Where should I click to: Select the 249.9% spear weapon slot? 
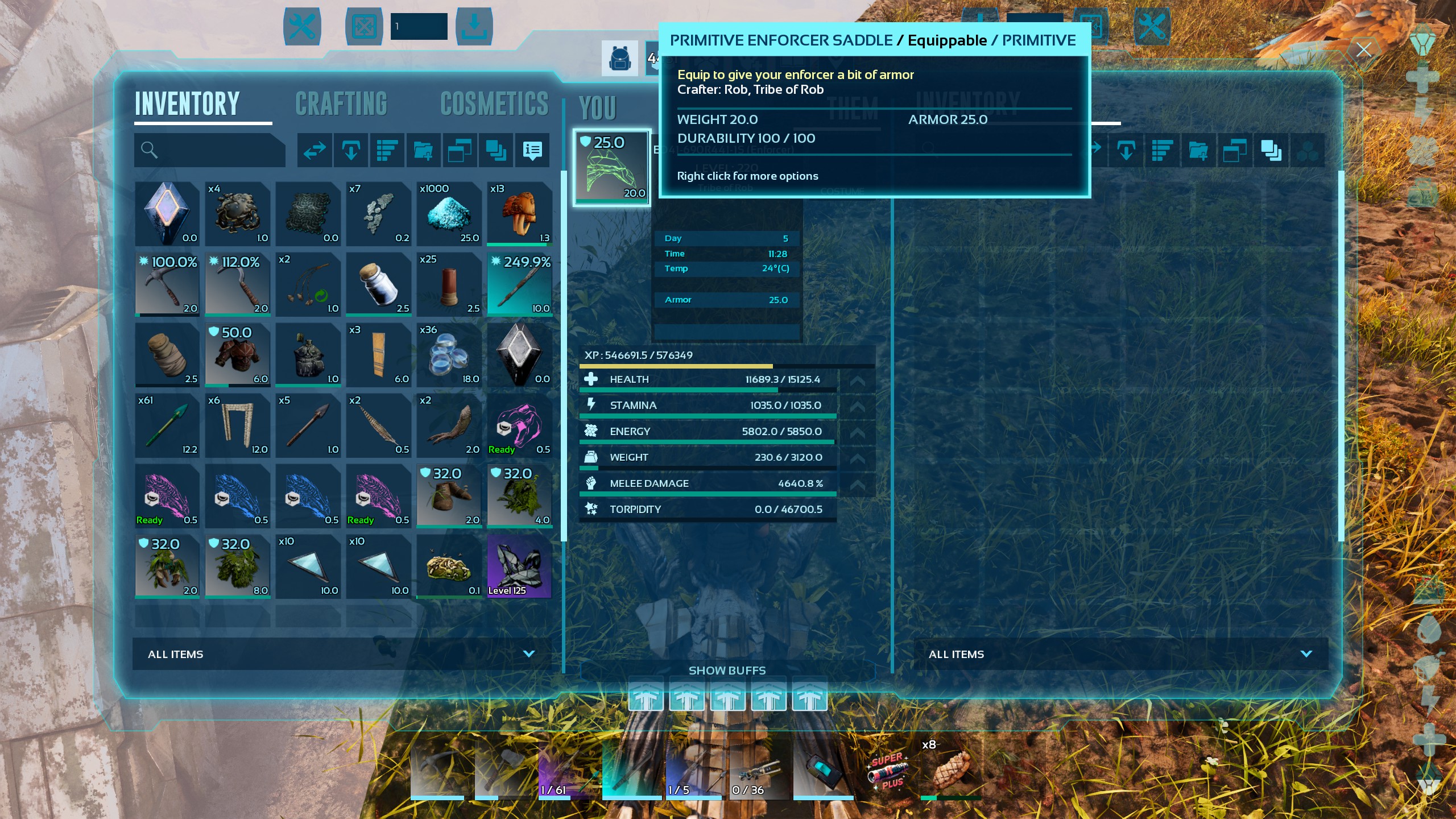coord(519,284)
